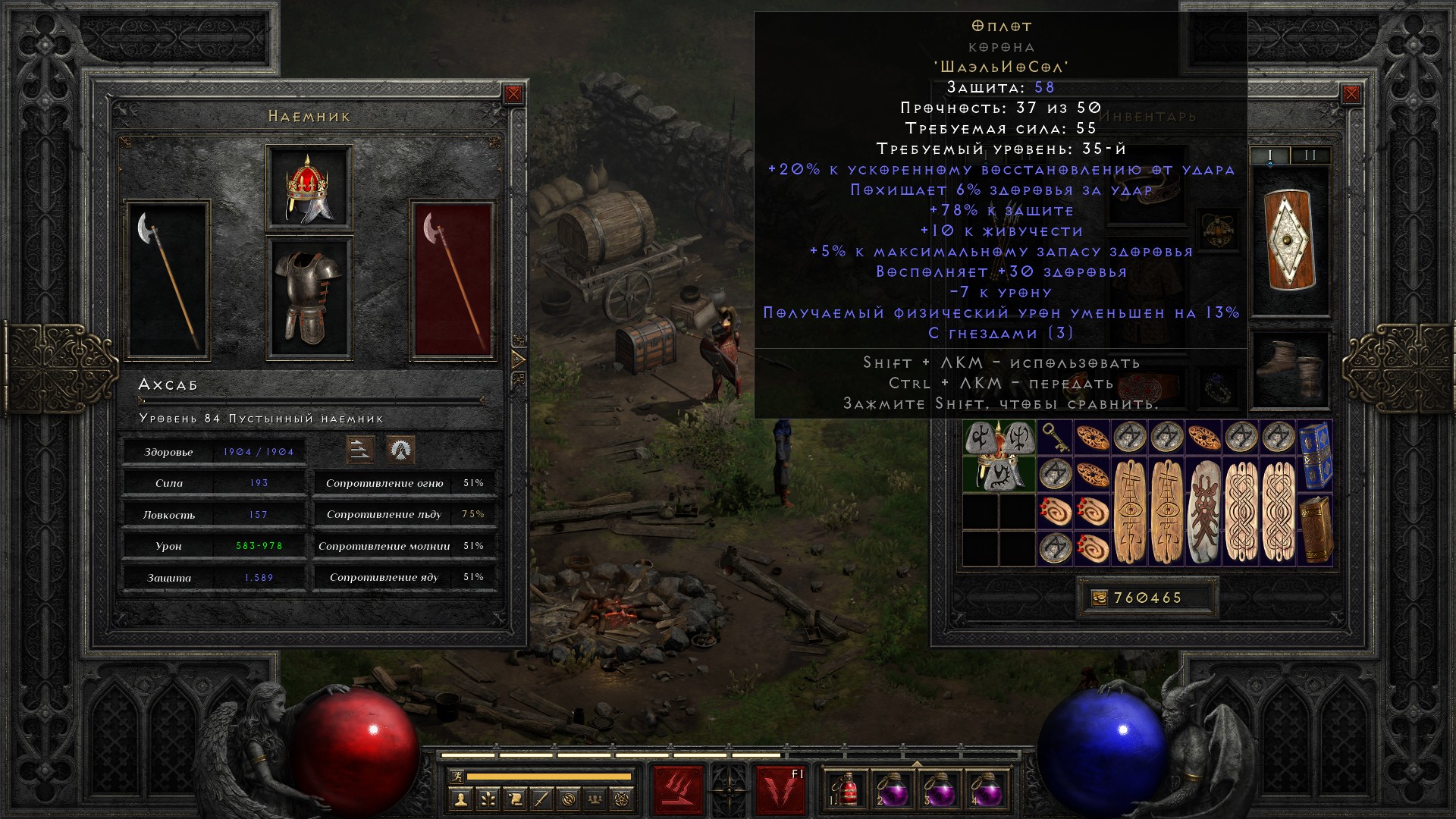Select the equipped leather boots
Image resolution: width=1456 pixels, height=819 pixels.
point(1290,369)
